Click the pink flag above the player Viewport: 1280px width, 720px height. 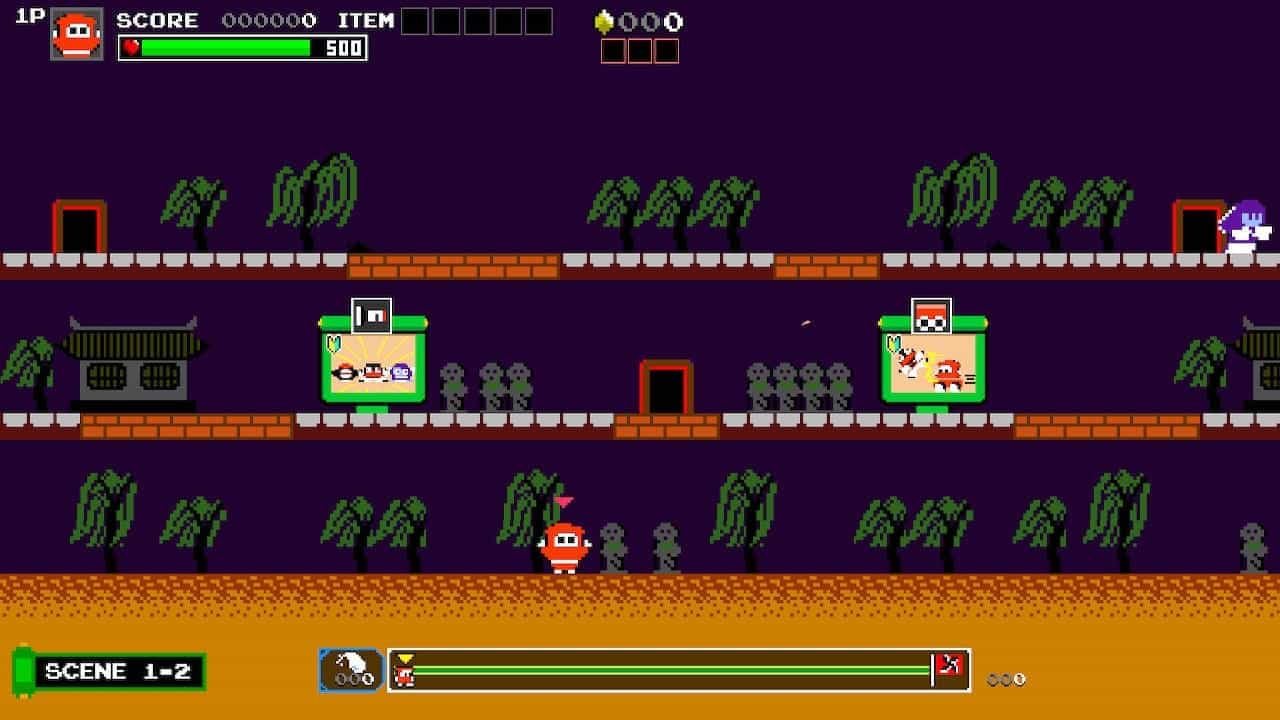(x=566, y=503)
